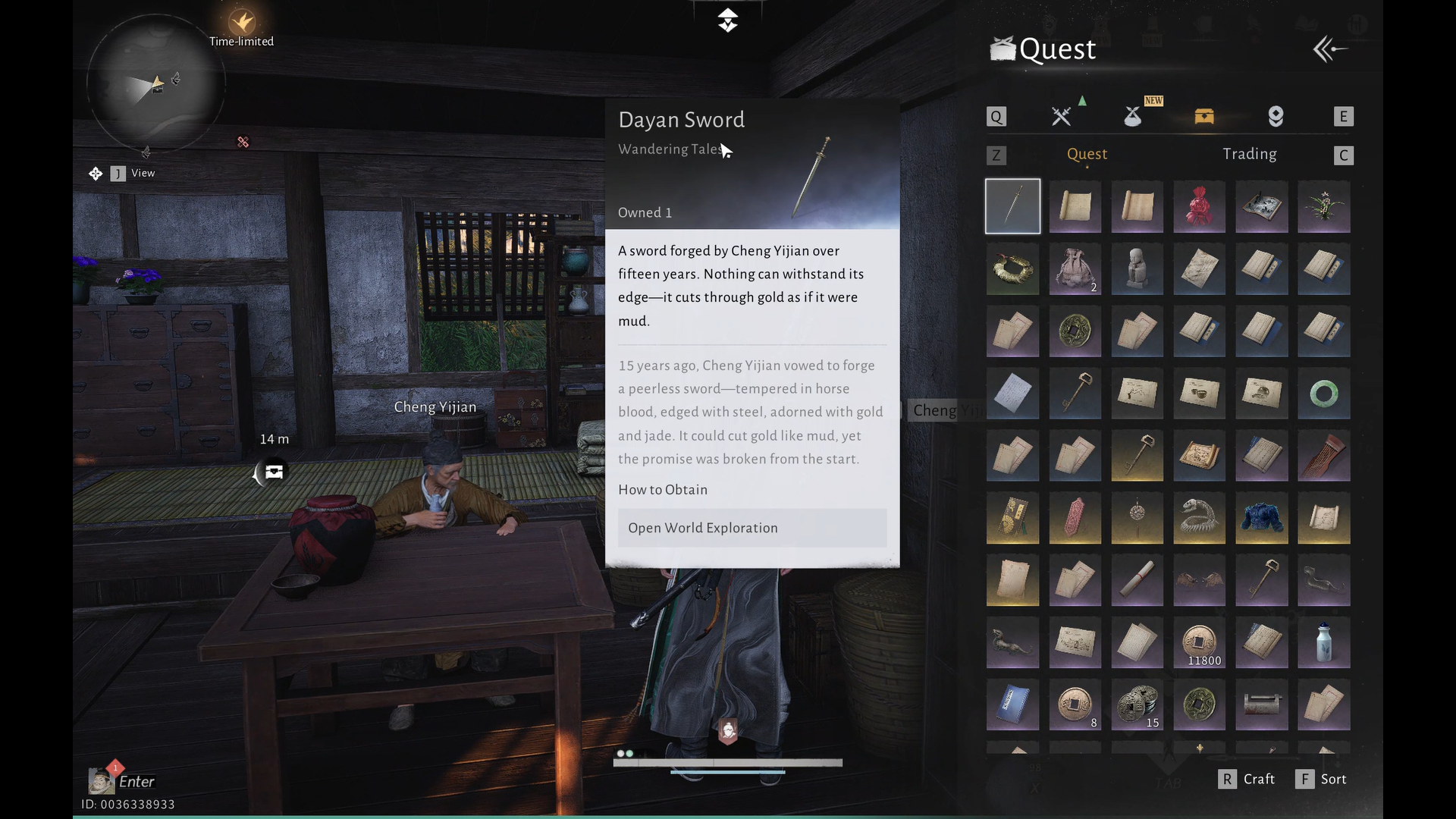Pick the blue robe item slot
This screenshot has height=819, width=1456.
click(1261, 519)
